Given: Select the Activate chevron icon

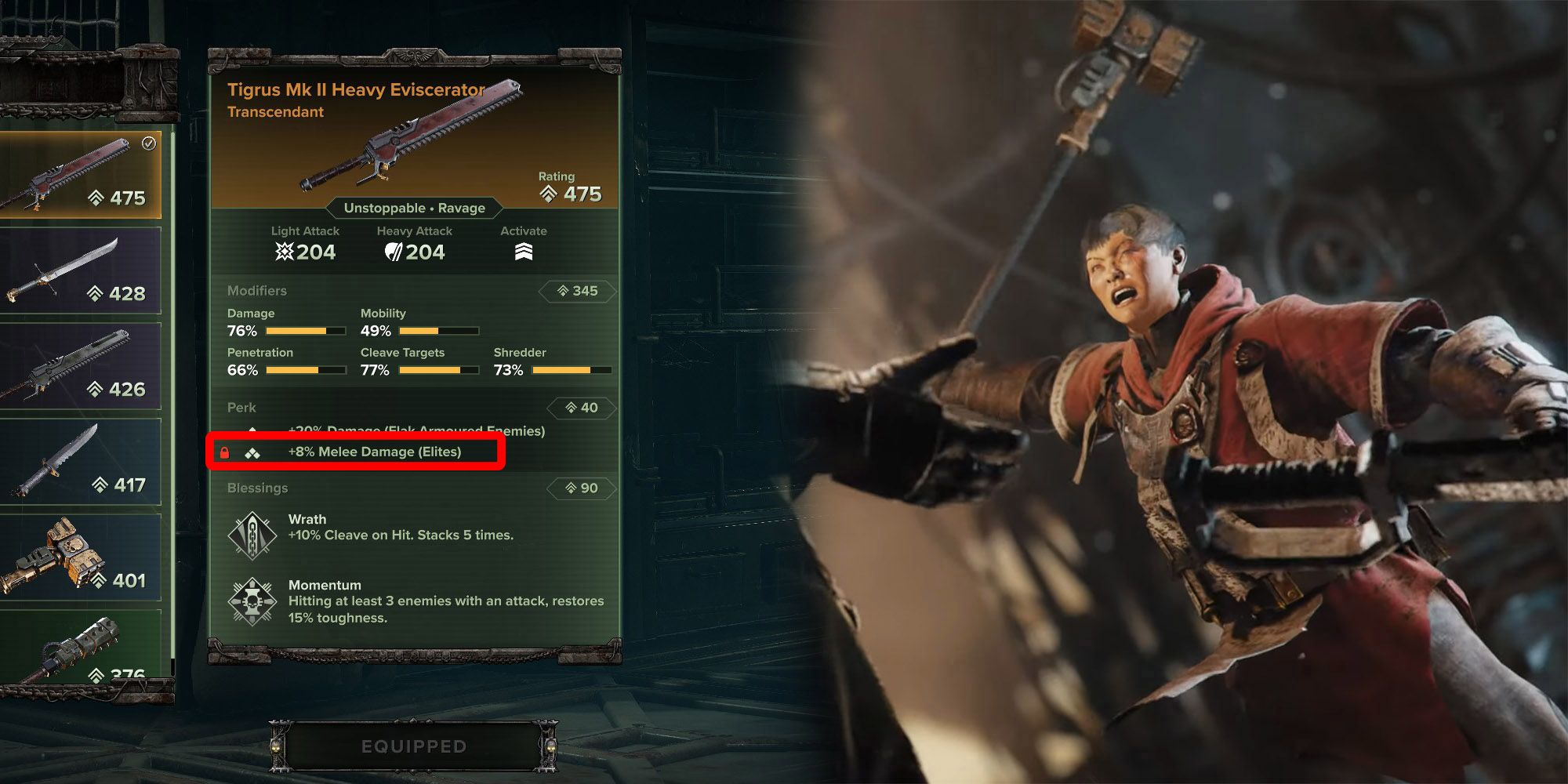Looking at the screenshot, I should 526,249.
